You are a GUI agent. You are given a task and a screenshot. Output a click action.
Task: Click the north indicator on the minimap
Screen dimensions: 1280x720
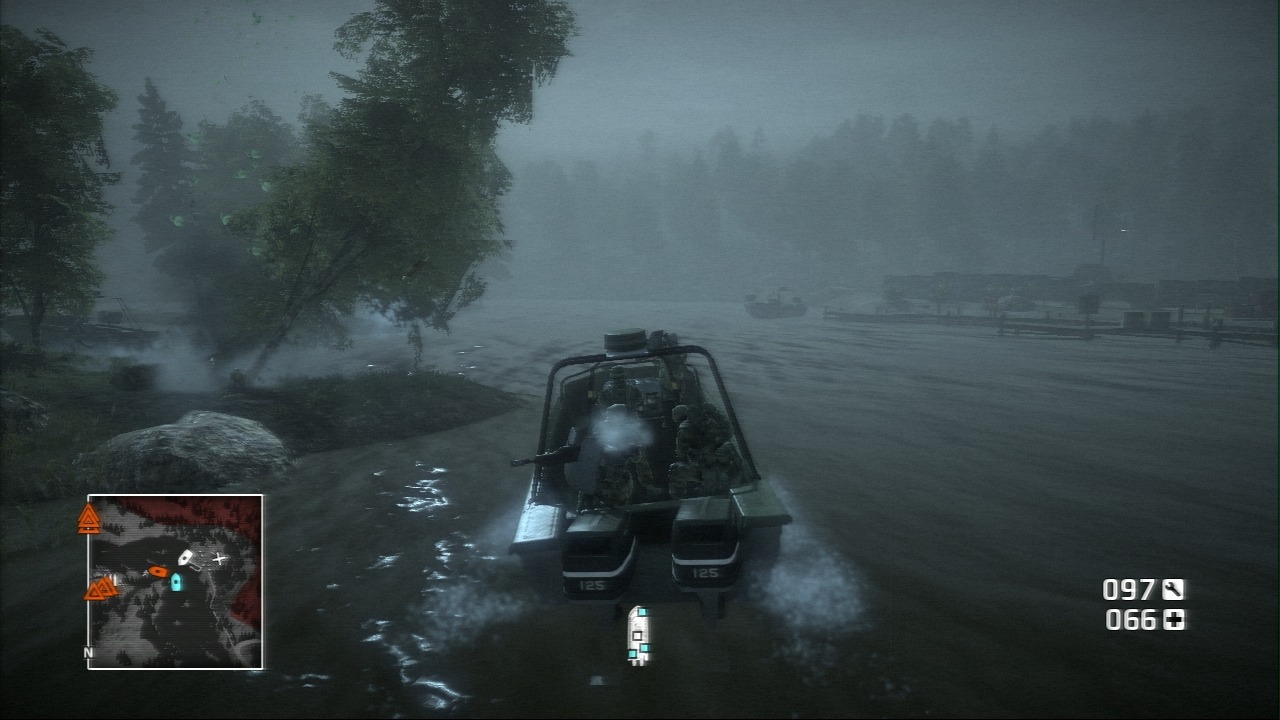click(x=89, y=653)
